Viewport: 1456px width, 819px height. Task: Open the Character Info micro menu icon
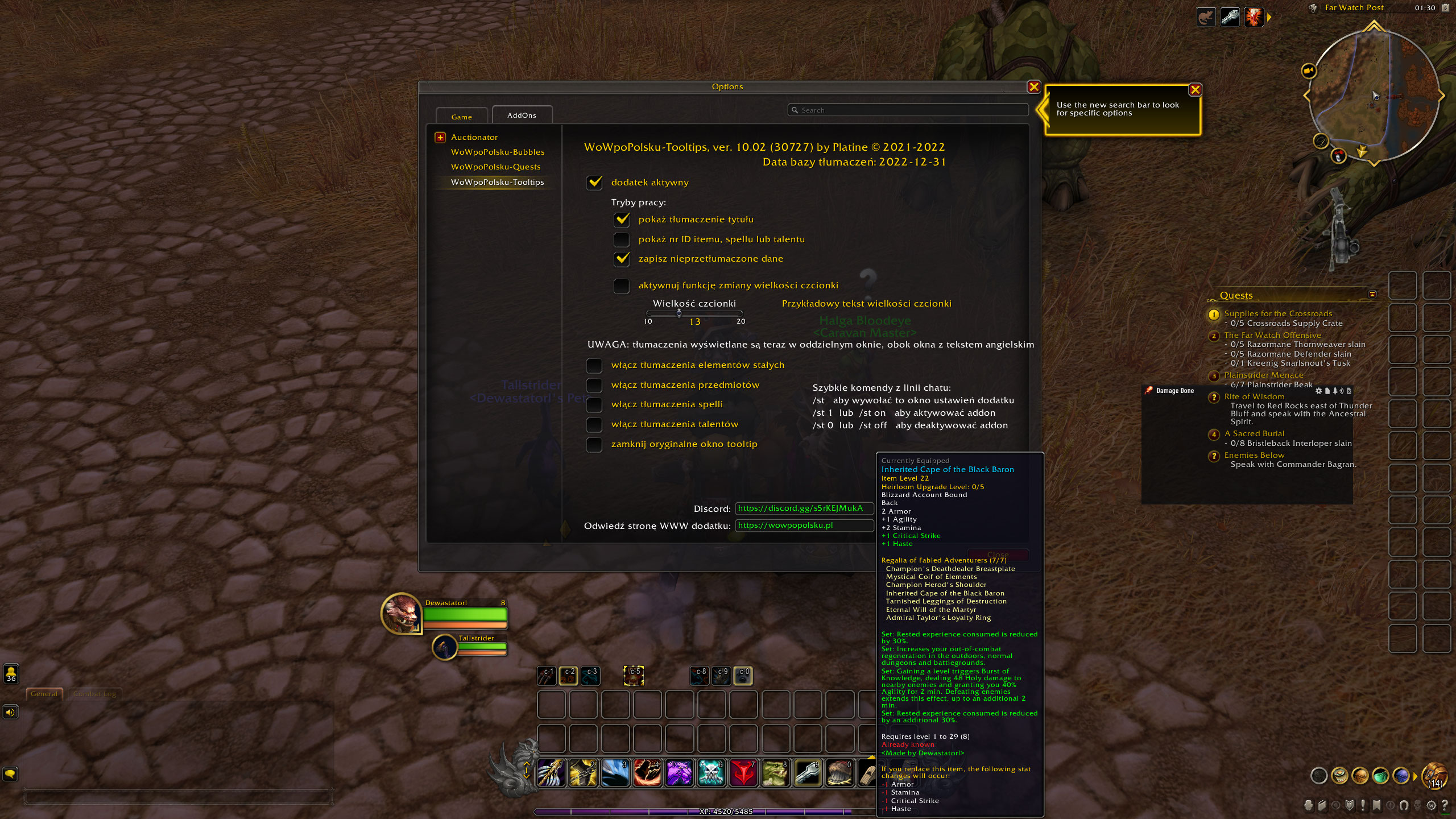click(1309, 806)
